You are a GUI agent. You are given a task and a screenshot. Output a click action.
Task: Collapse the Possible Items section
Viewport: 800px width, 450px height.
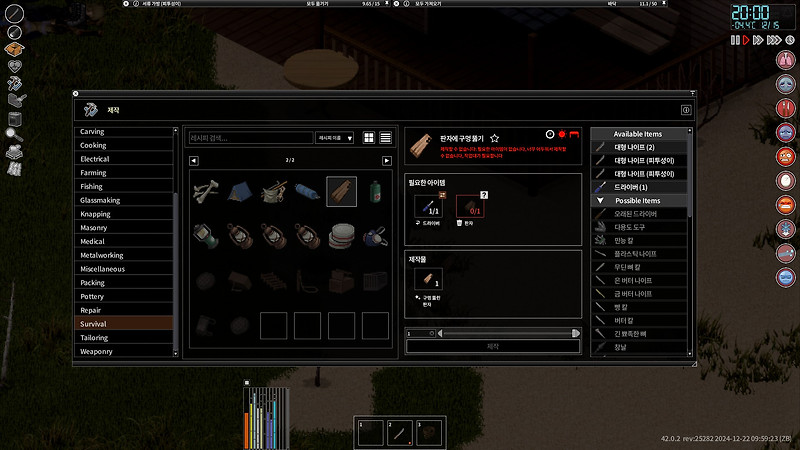[598, 201]
